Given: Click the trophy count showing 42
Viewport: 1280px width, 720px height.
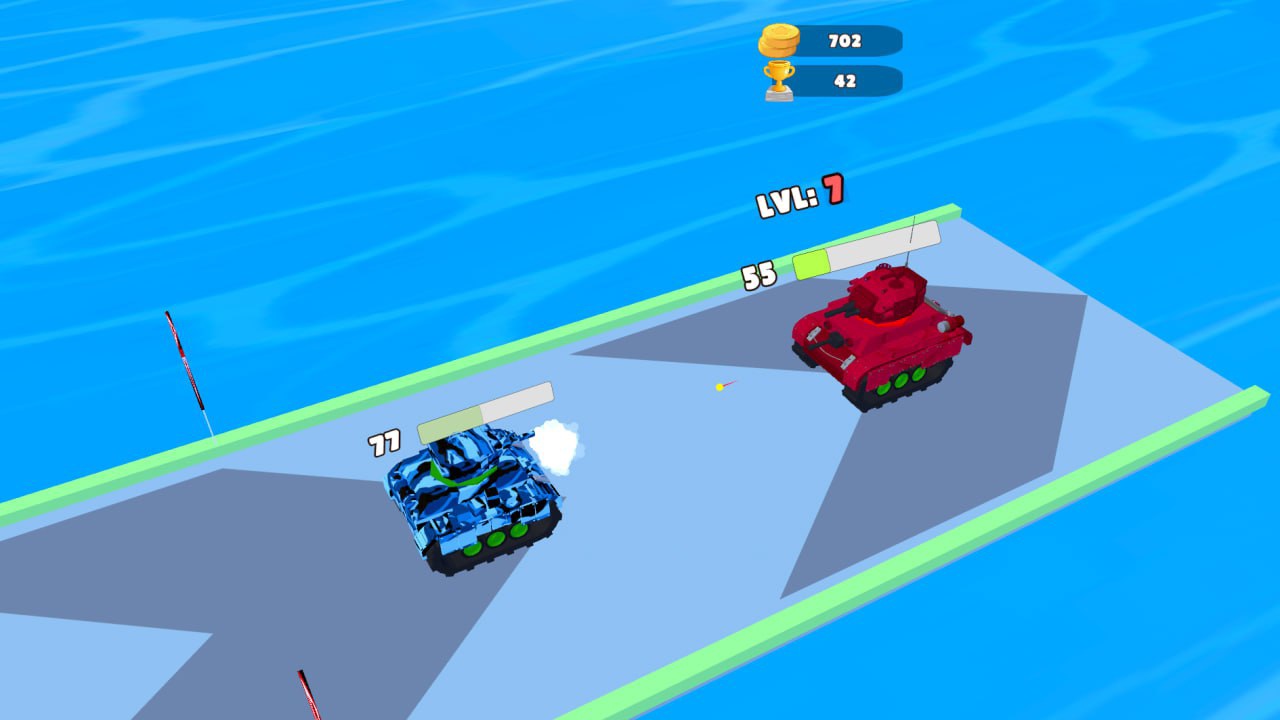Looking at the screenshot, I should [845, 80].
